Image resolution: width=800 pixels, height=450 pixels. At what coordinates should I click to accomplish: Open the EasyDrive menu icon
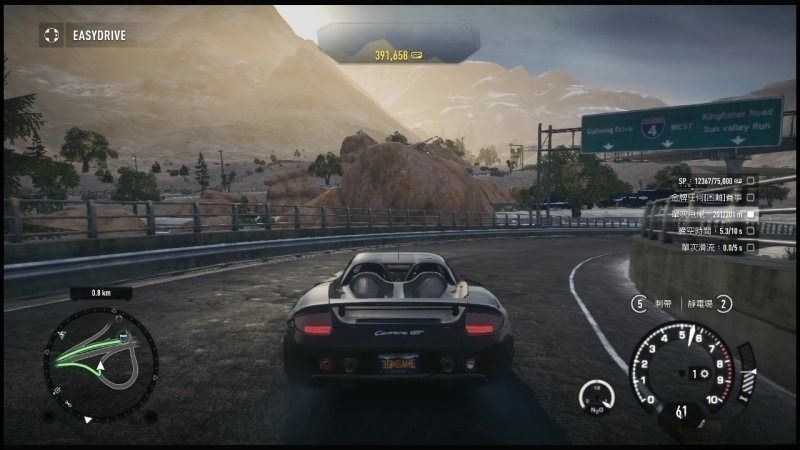[x=50, y=36]
